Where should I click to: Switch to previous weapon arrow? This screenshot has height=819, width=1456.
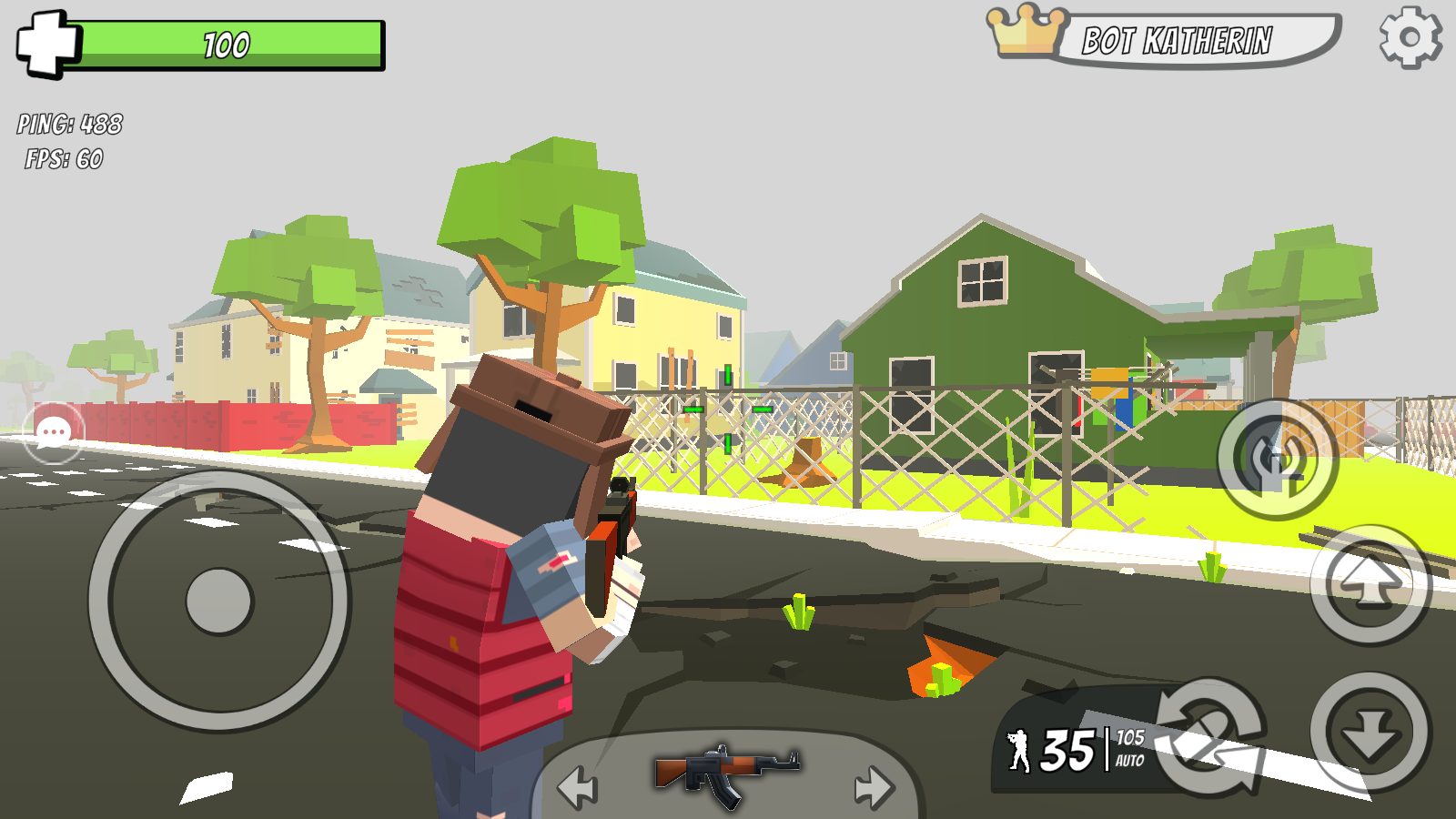(578, 786)
